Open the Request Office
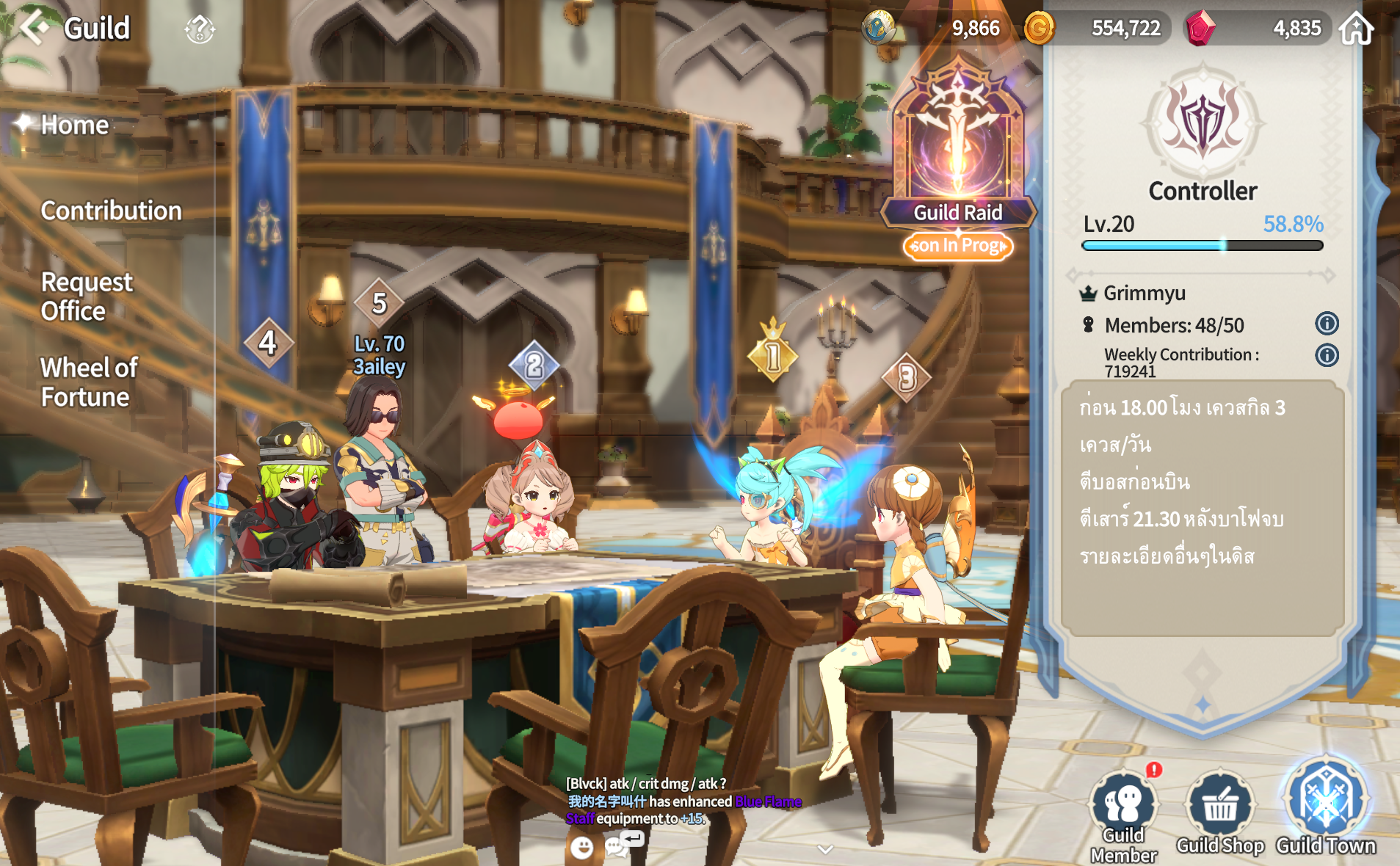1400x866 pixels. coord(86,296)
